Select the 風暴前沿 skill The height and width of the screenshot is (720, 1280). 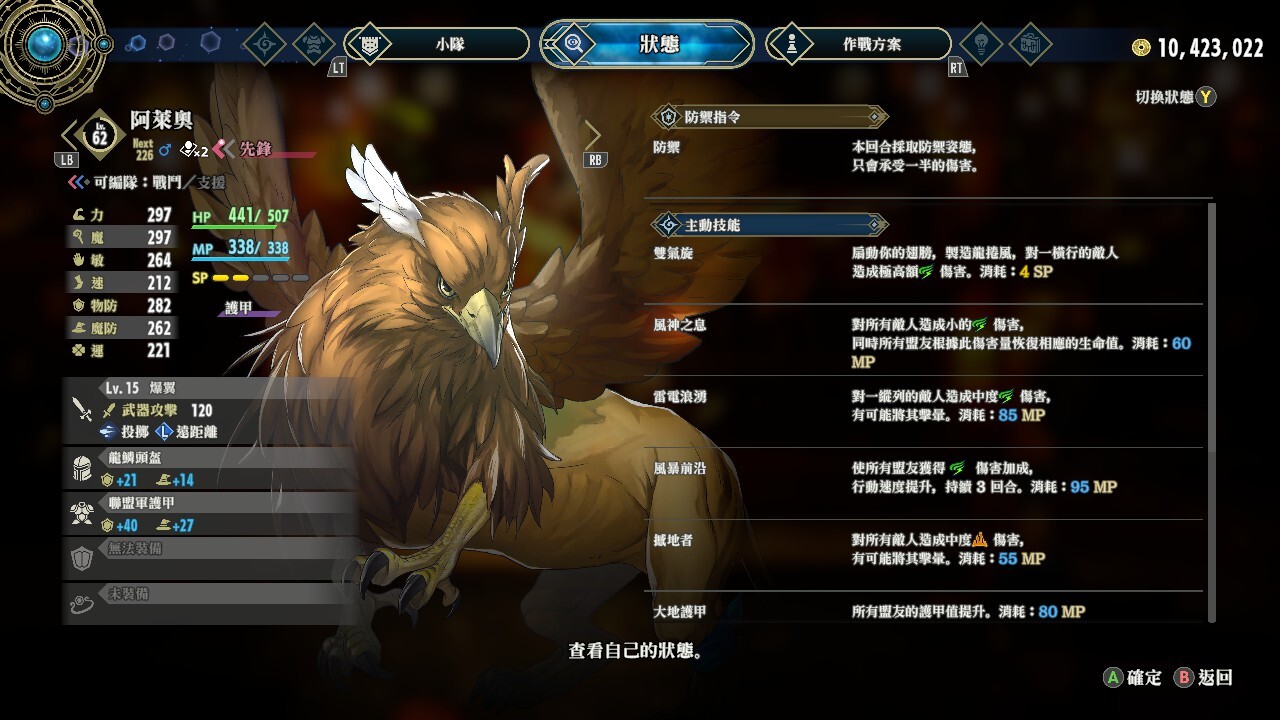coord(925,477)
